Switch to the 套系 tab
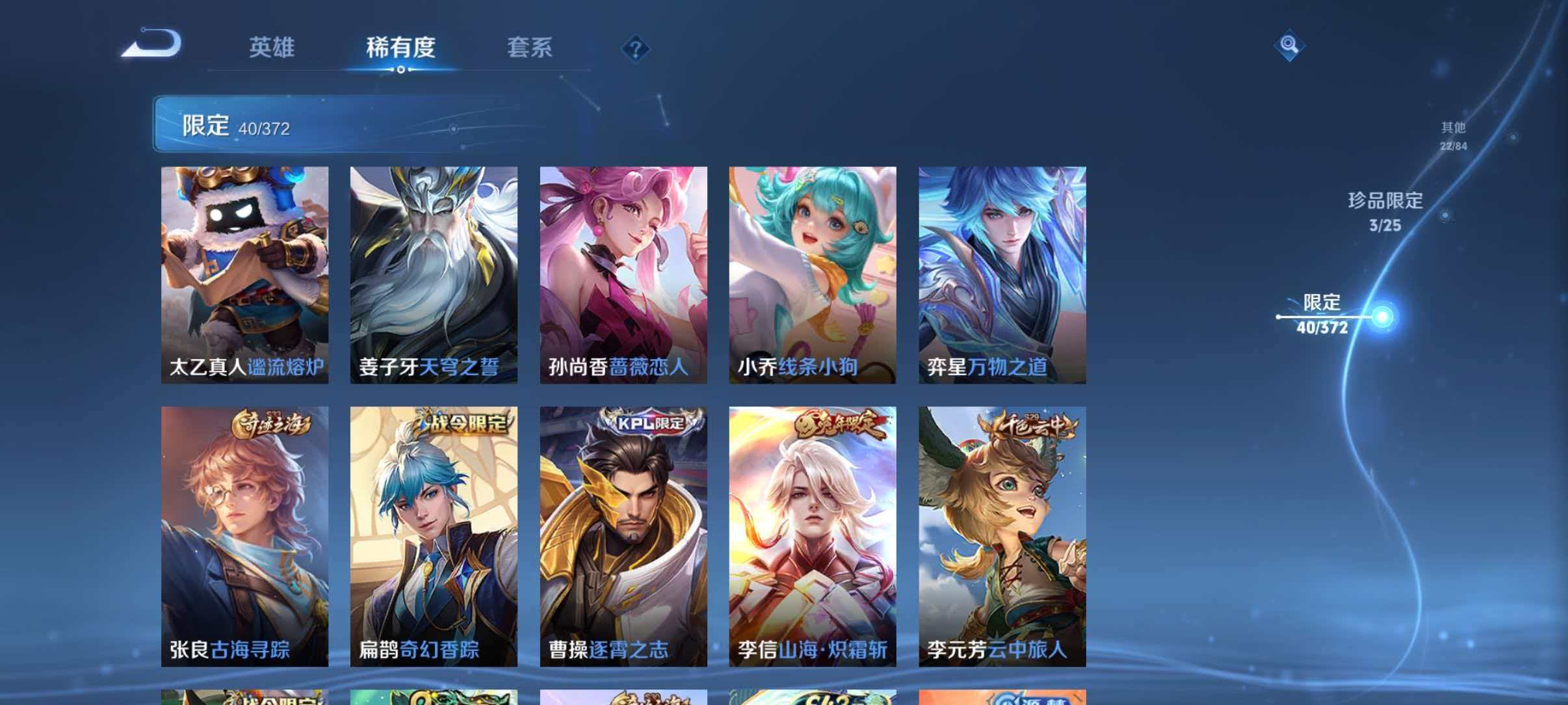1568x705 pixels. [x=532, y=47]
